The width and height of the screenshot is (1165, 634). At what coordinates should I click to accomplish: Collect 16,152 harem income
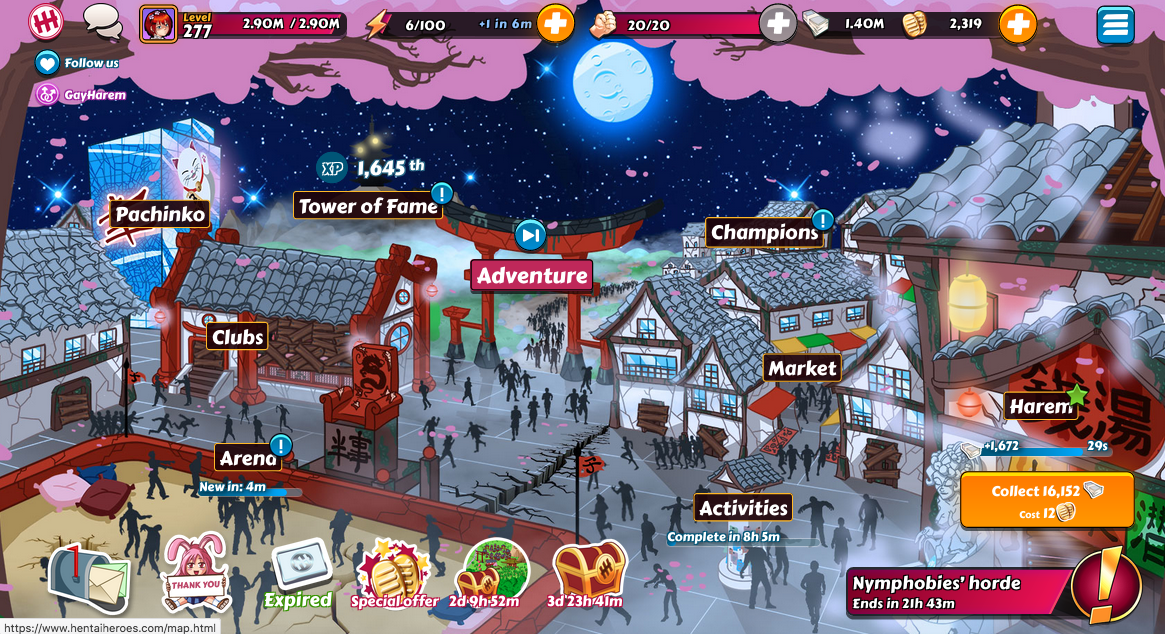click(x=1047, y=499)
